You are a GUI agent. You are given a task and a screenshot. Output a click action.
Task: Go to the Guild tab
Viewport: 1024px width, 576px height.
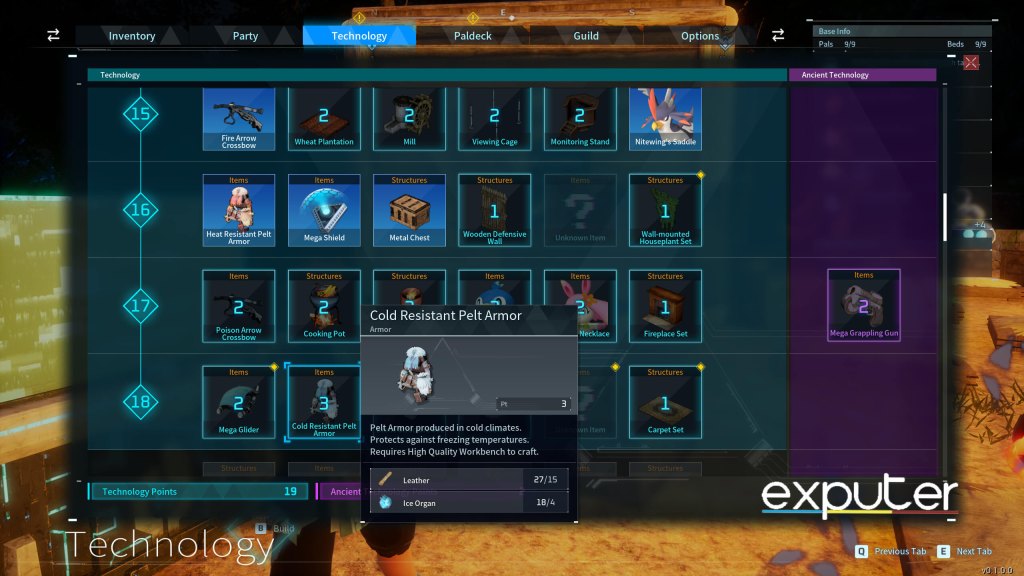586,36
